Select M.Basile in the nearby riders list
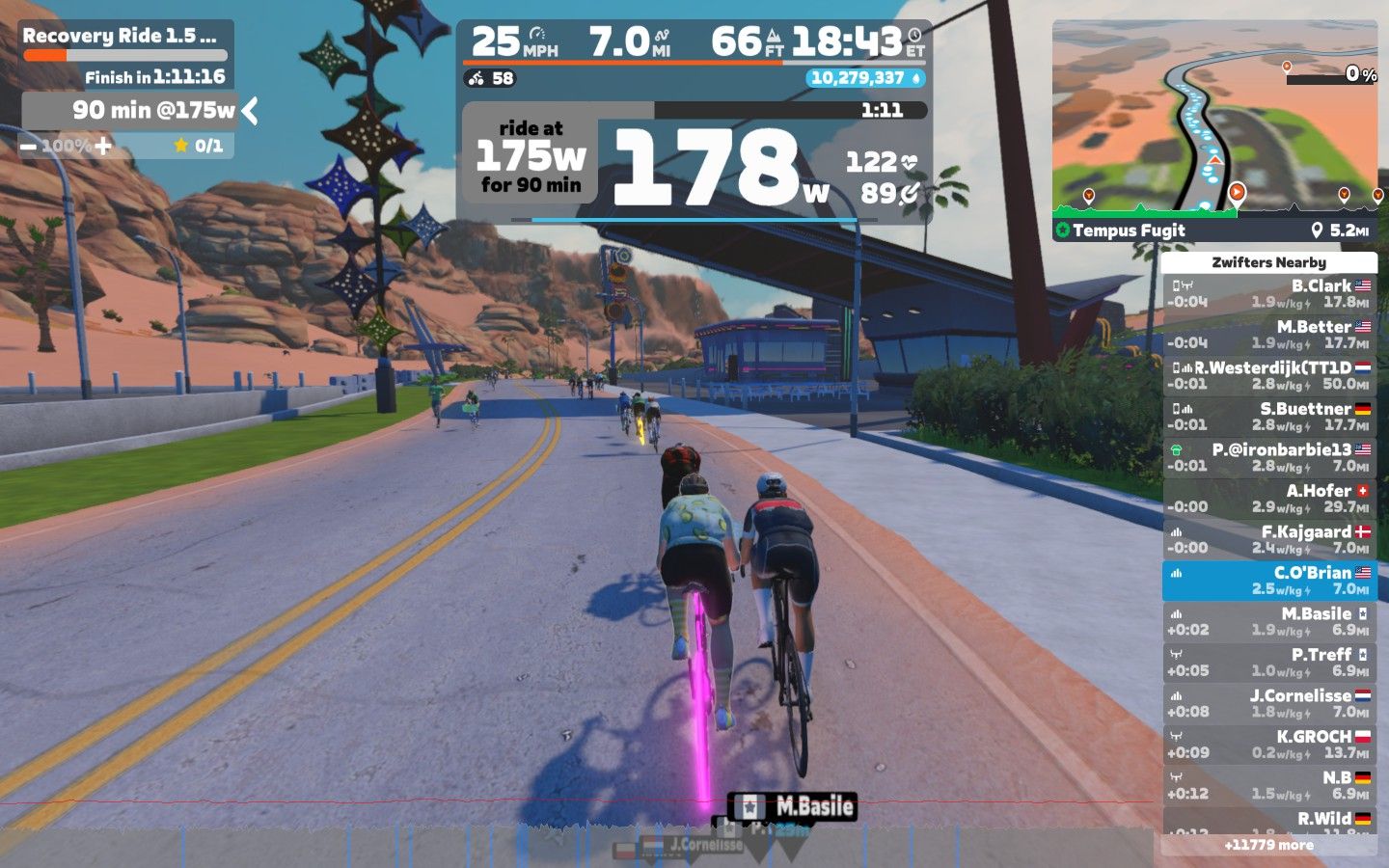Image resolution: width=1389 pixels, height=868 pixels. pyautogui.click(x=1268, y=621)
